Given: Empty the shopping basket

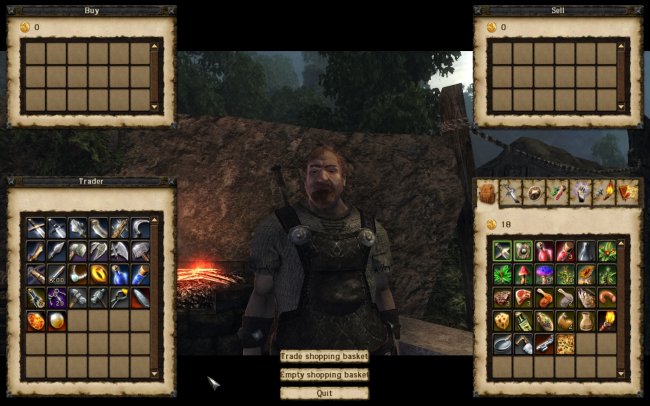Looking at the screenshot, I should tap(324, 374).
